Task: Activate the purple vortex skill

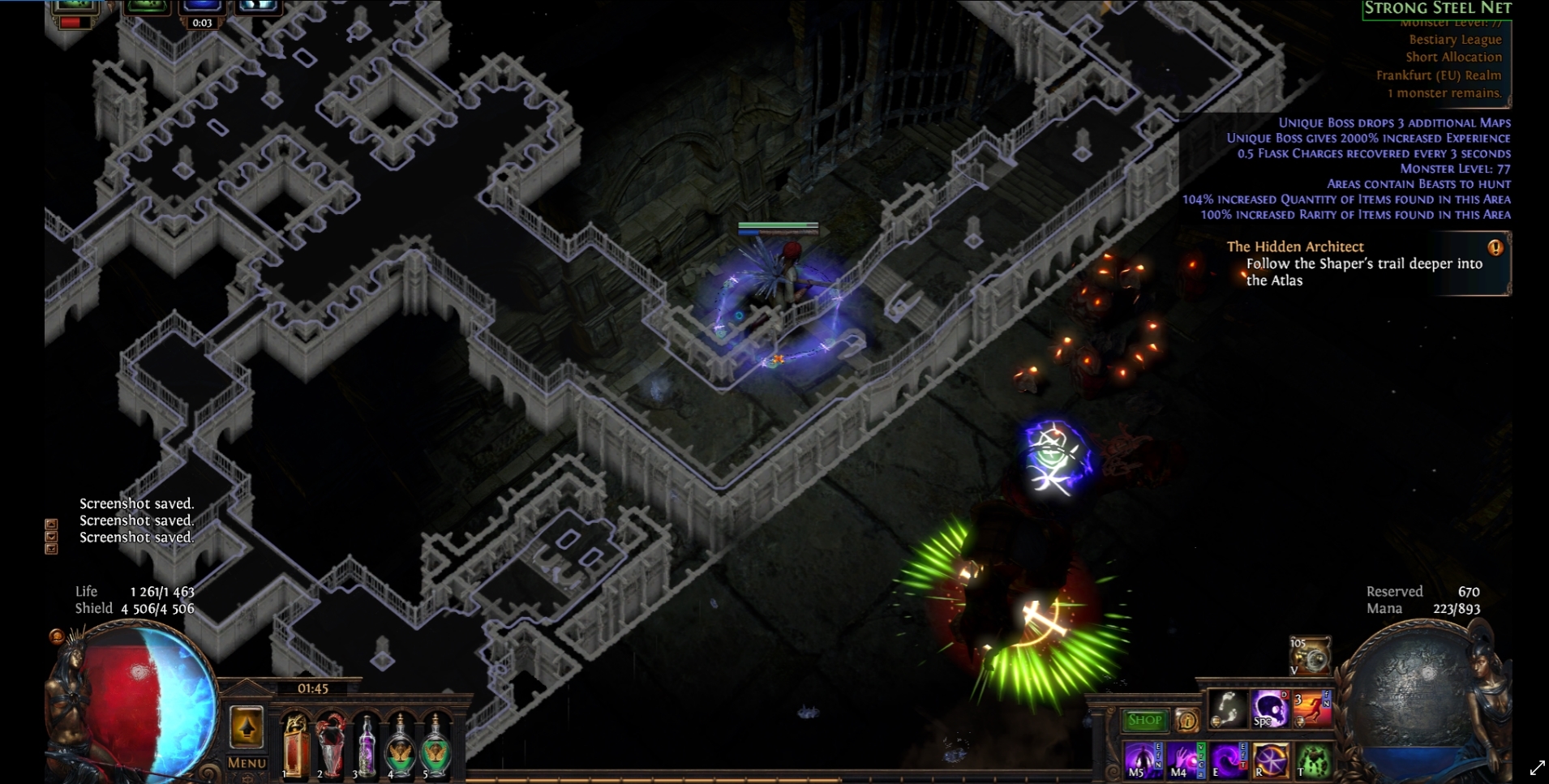Action: [x=1227, y=761]
